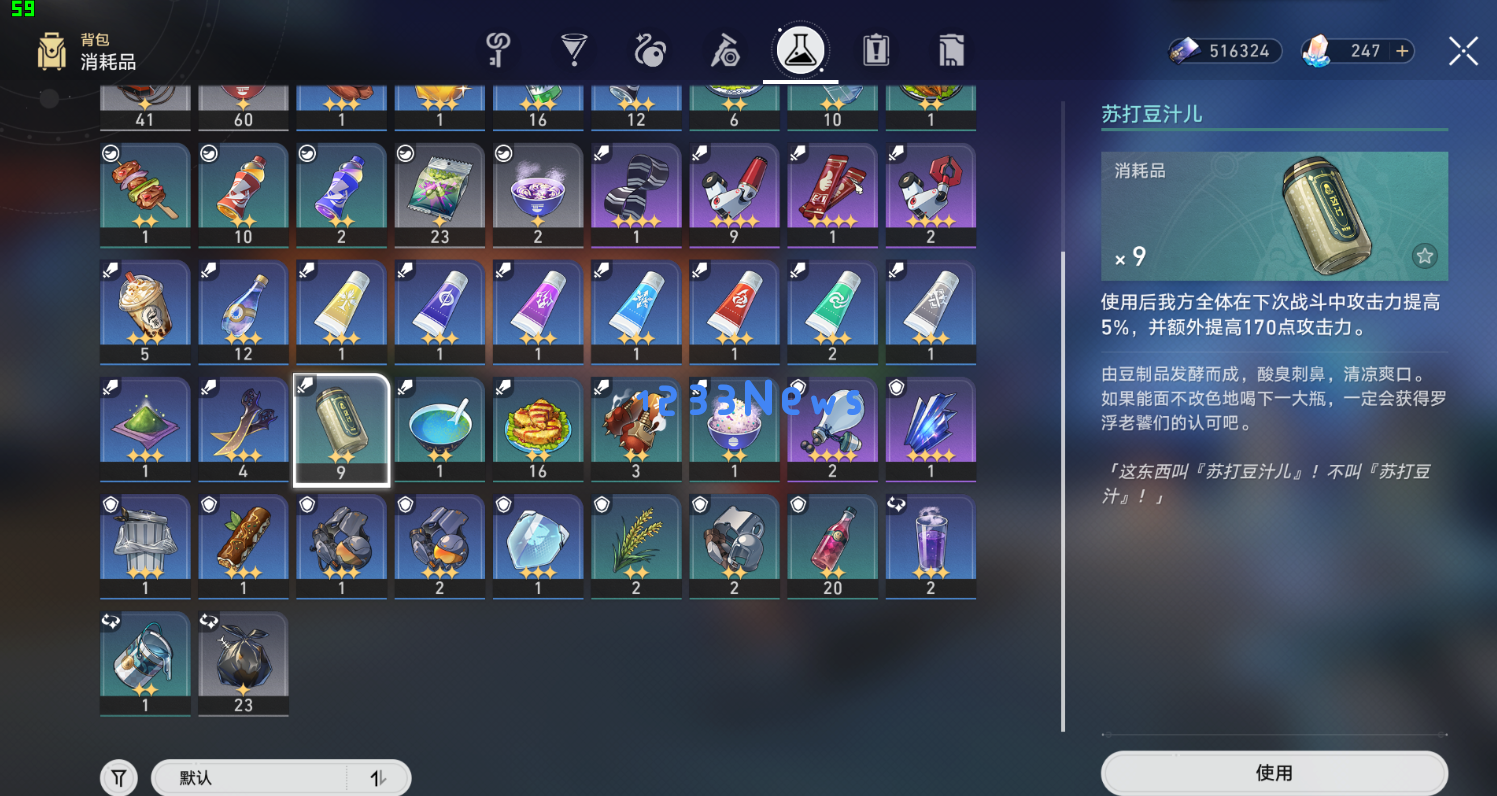Screen dimensions: 1497x796
Task: Close the backpack screen
Action: click(x=1463, y=51)
